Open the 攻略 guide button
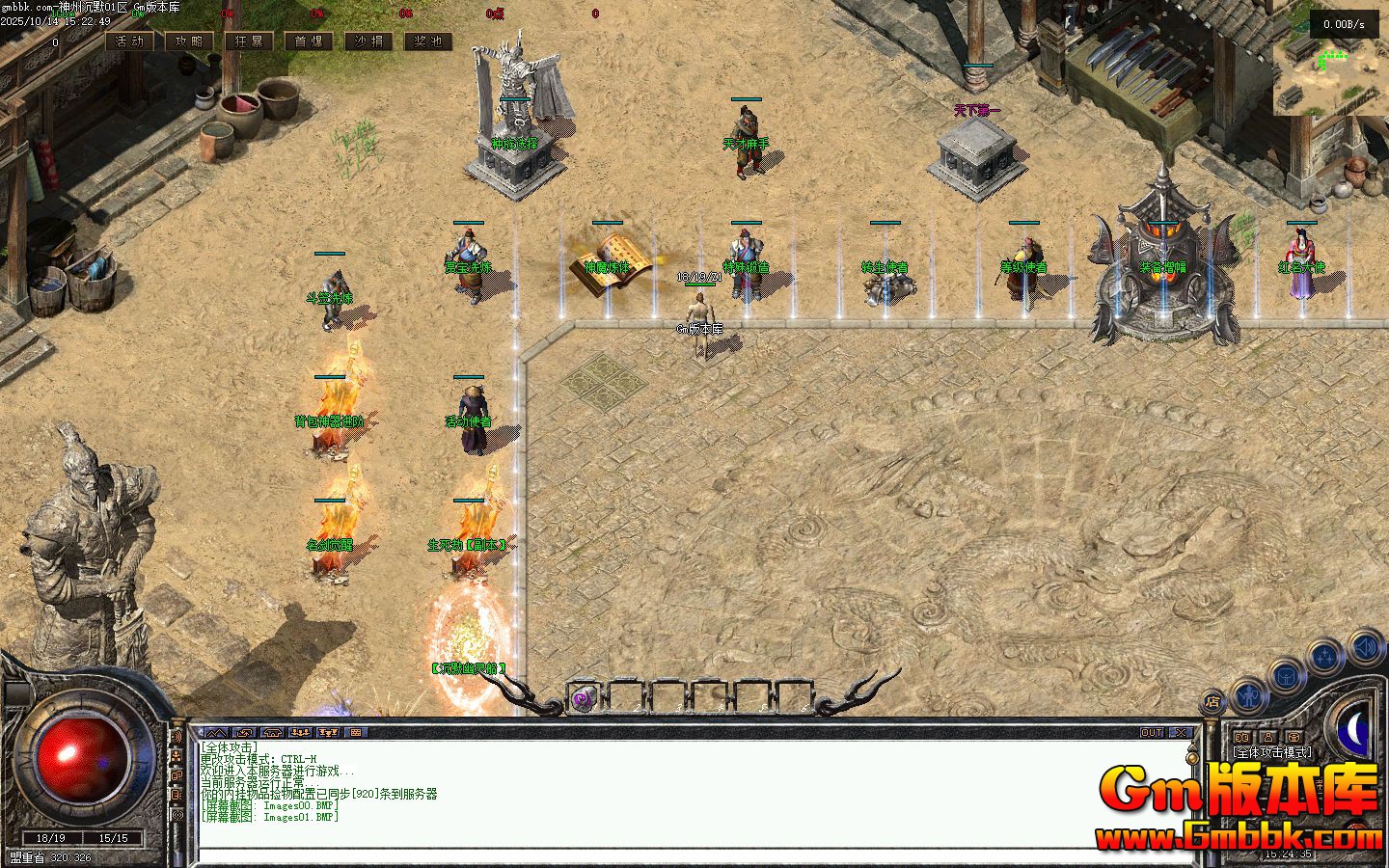Viewport: 1389px width, 868px height. click(x=189, y=41)
